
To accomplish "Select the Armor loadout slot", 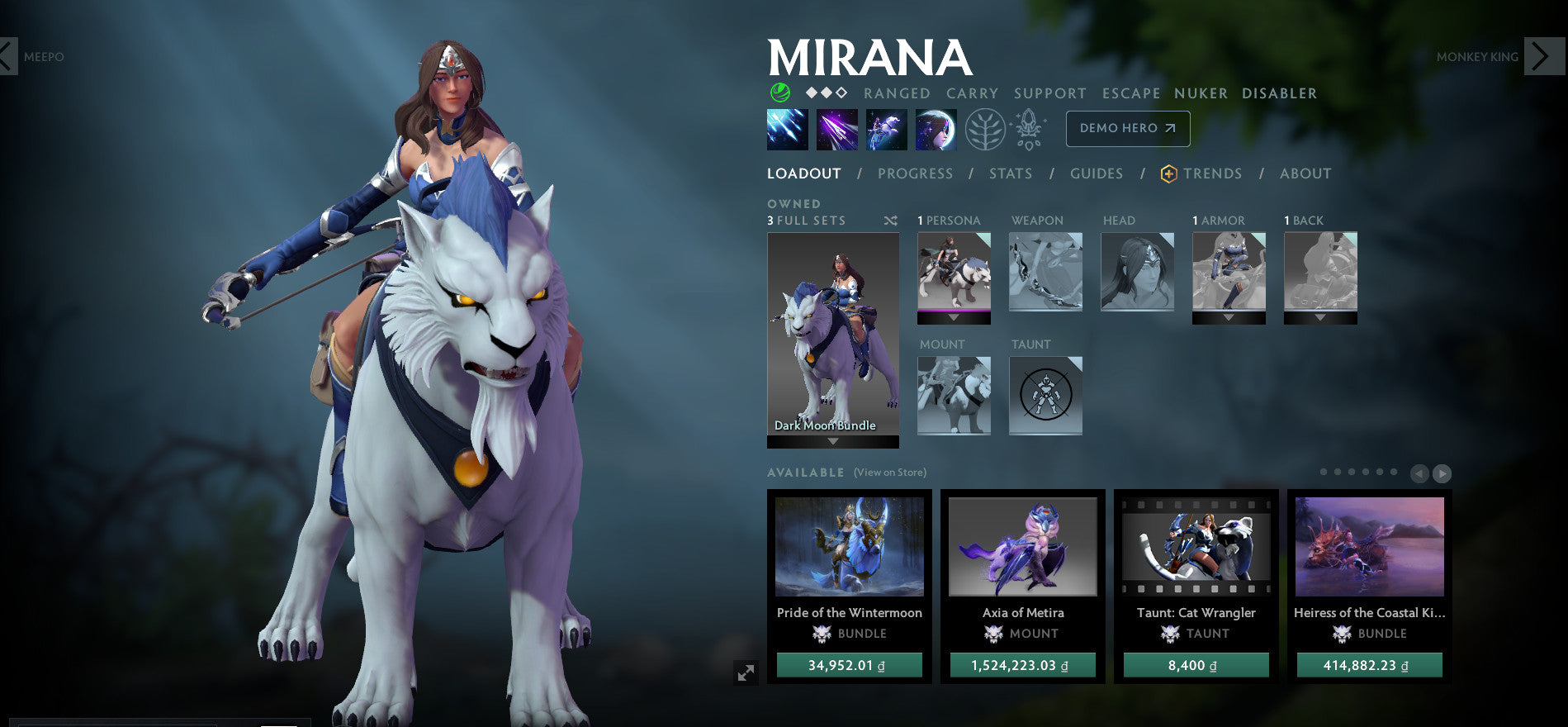I will coord(1229,272).
